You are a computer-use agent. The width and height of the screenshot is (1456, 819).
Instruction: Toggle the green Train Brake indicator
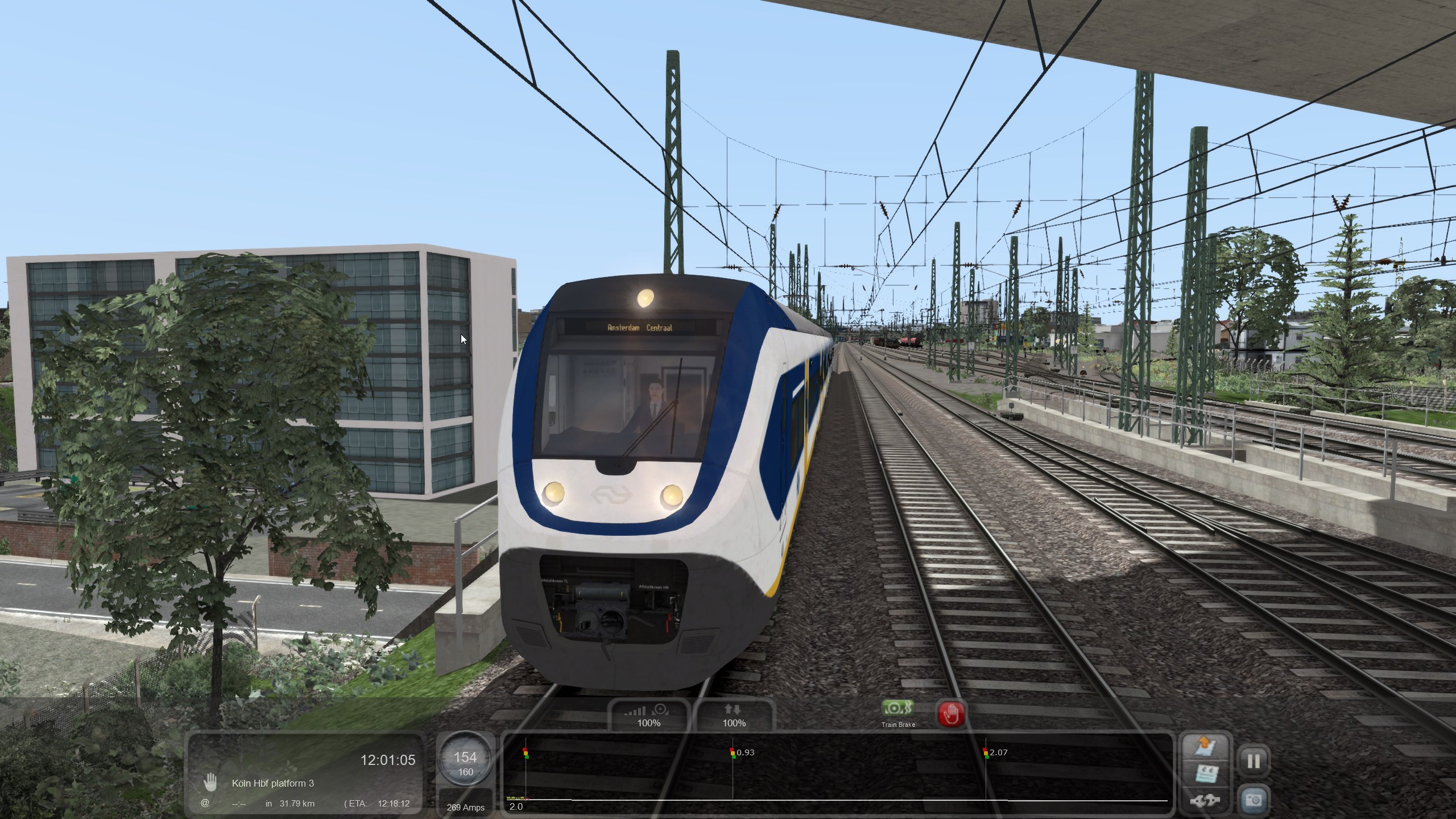[x=897, y=709]
